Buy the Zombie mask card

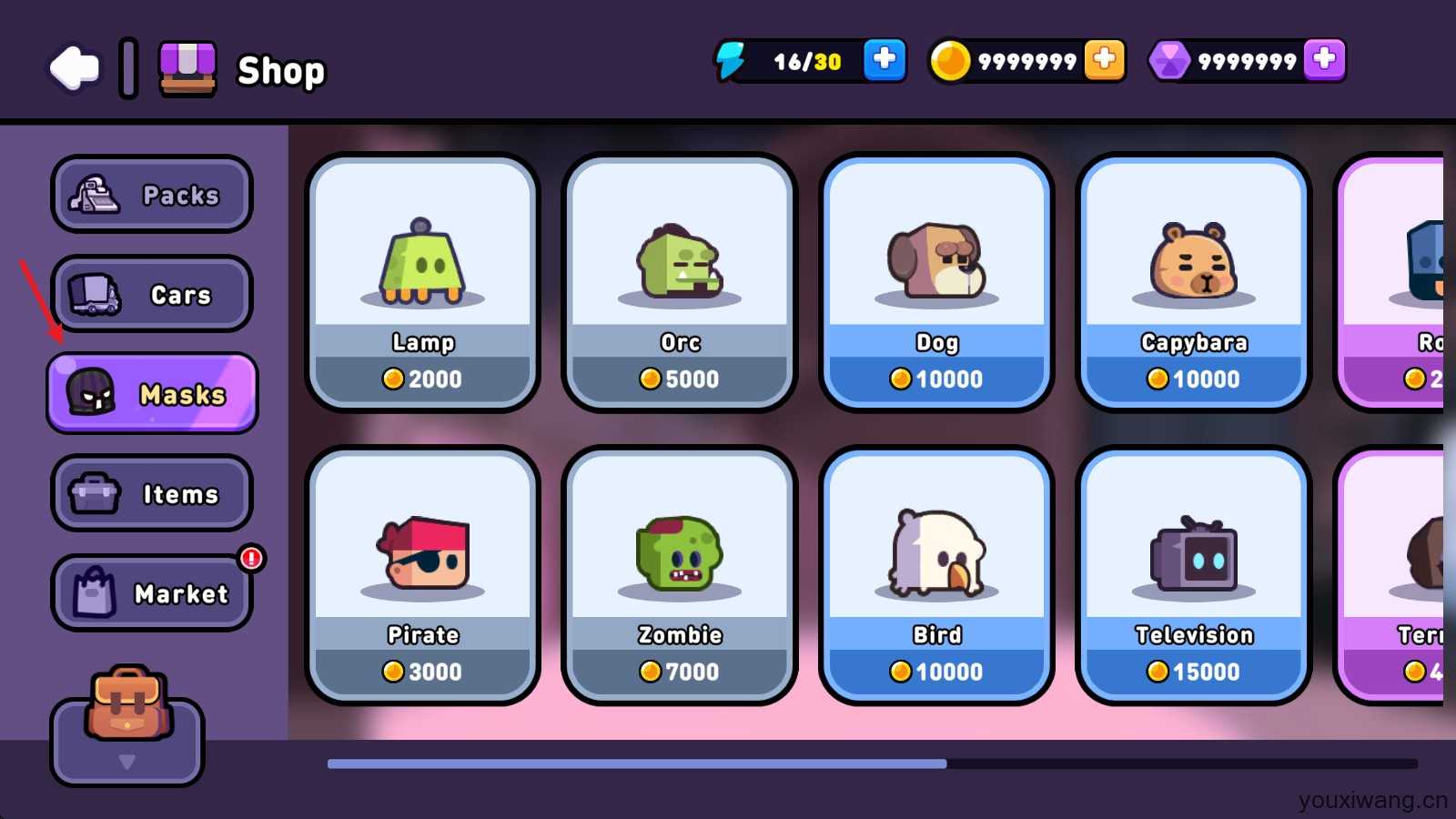(x=680, y=575)
